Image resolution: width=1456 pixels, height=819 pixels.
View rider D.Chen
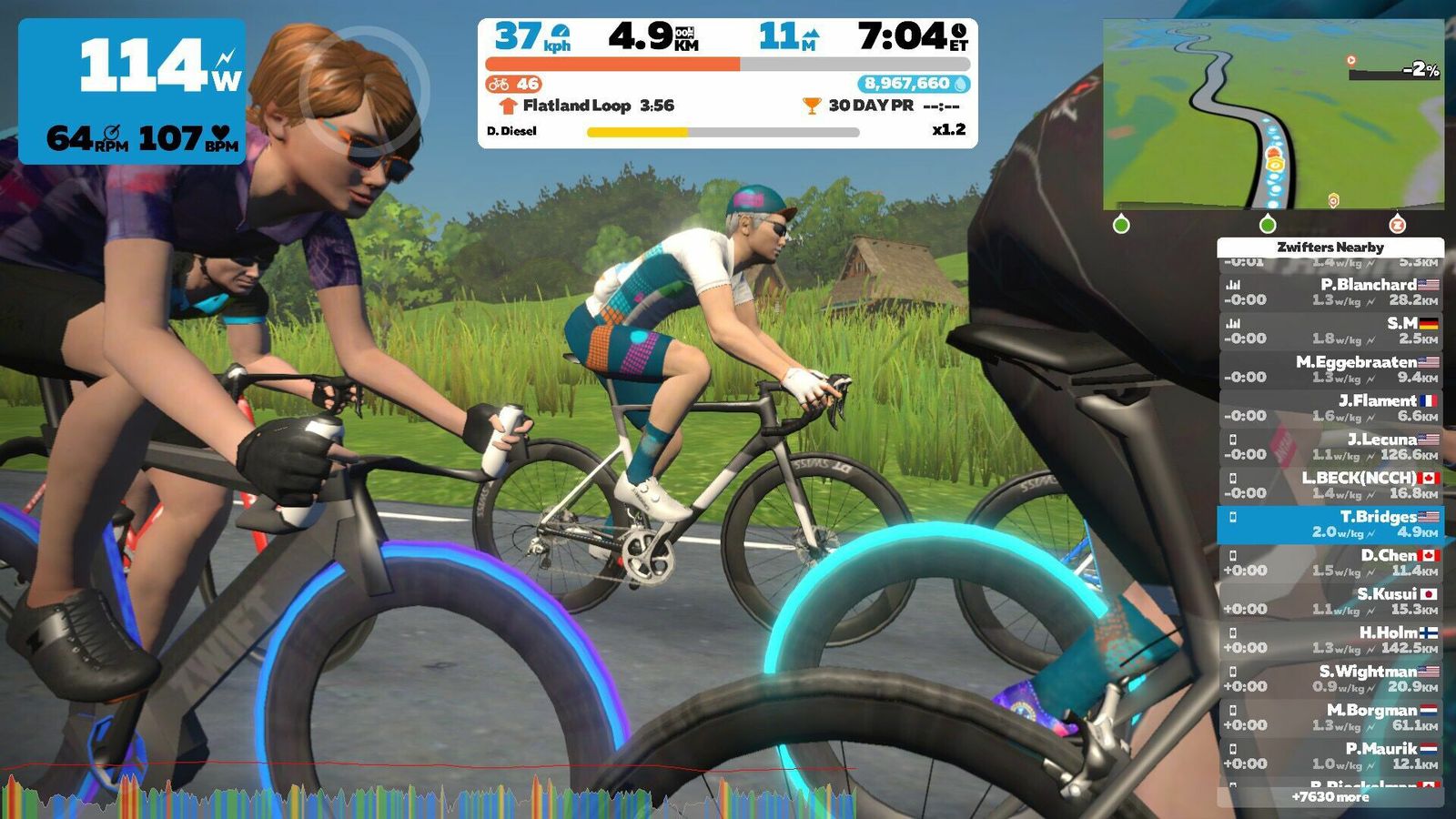point(1330,562)
